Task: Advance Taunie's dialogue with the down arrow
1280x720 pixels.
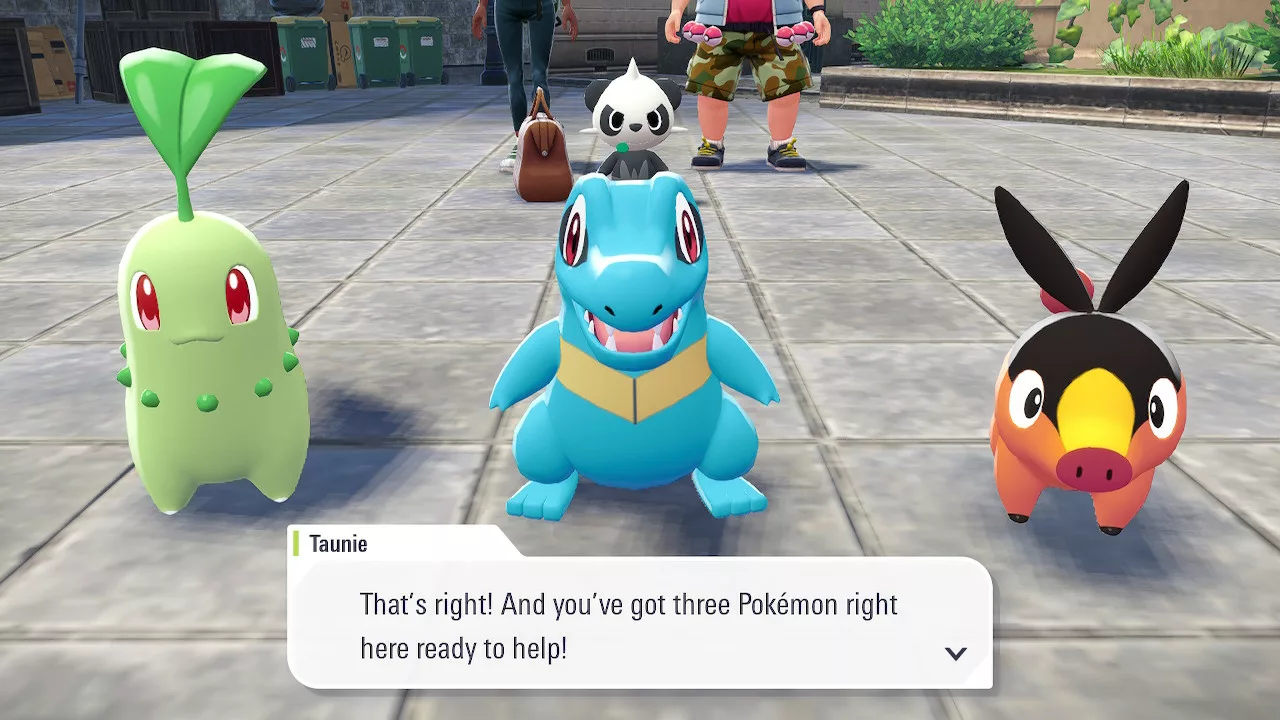Action: click(x=956, y=653)
